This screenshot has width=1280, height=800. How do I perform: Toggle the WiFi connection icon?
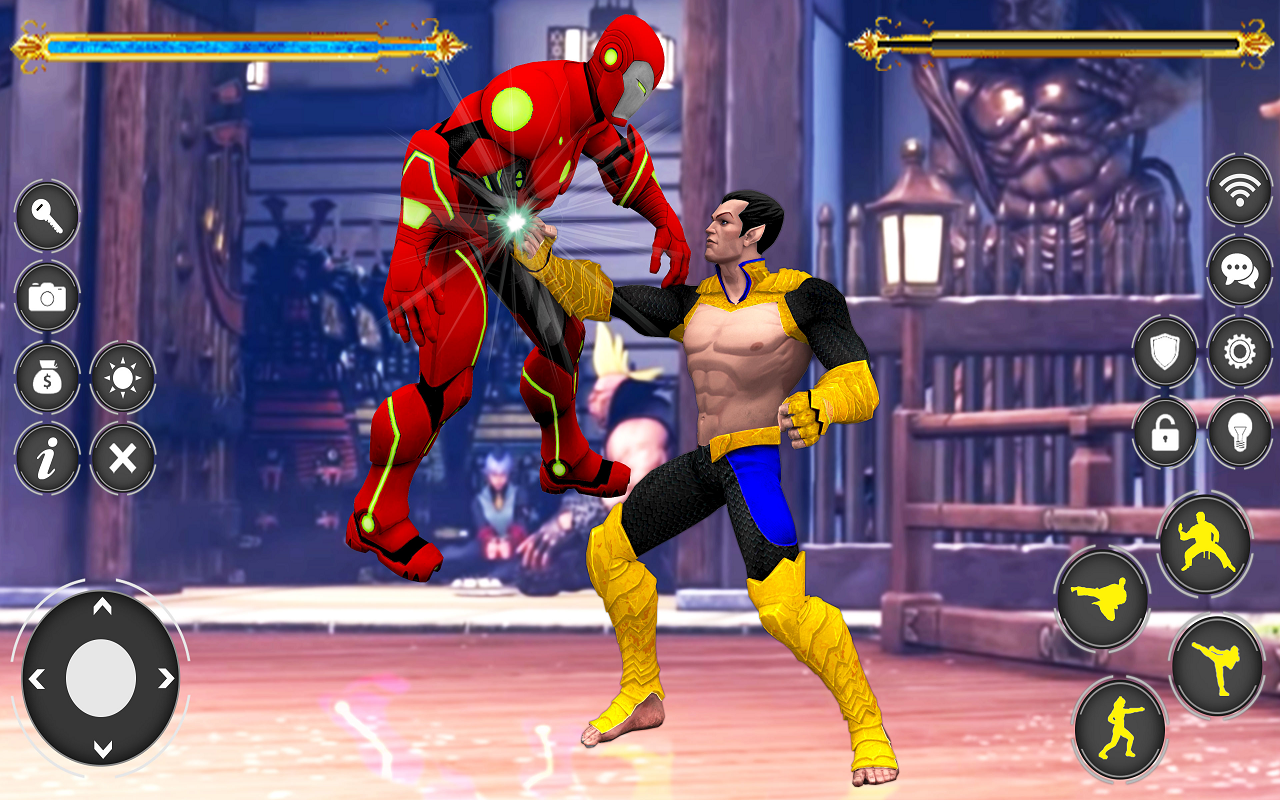1238,188
